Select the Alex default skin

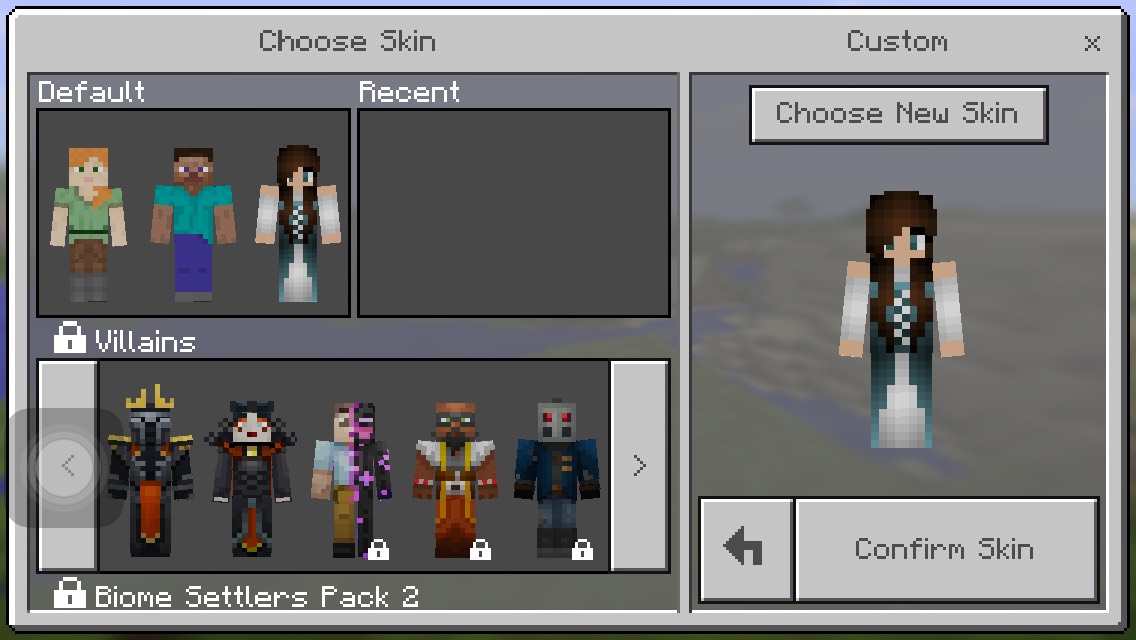point(89,224)
